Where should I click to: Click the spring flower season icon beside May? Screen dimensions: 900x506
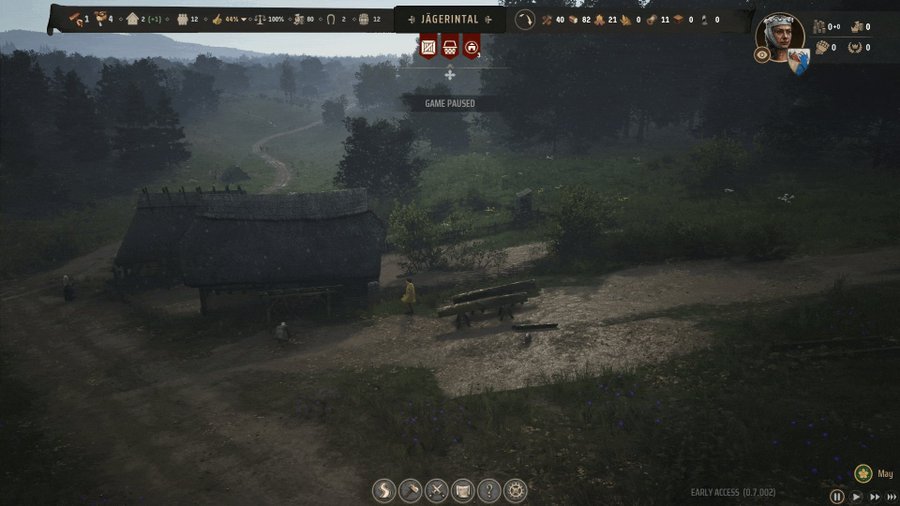click(x=863, y=473)
